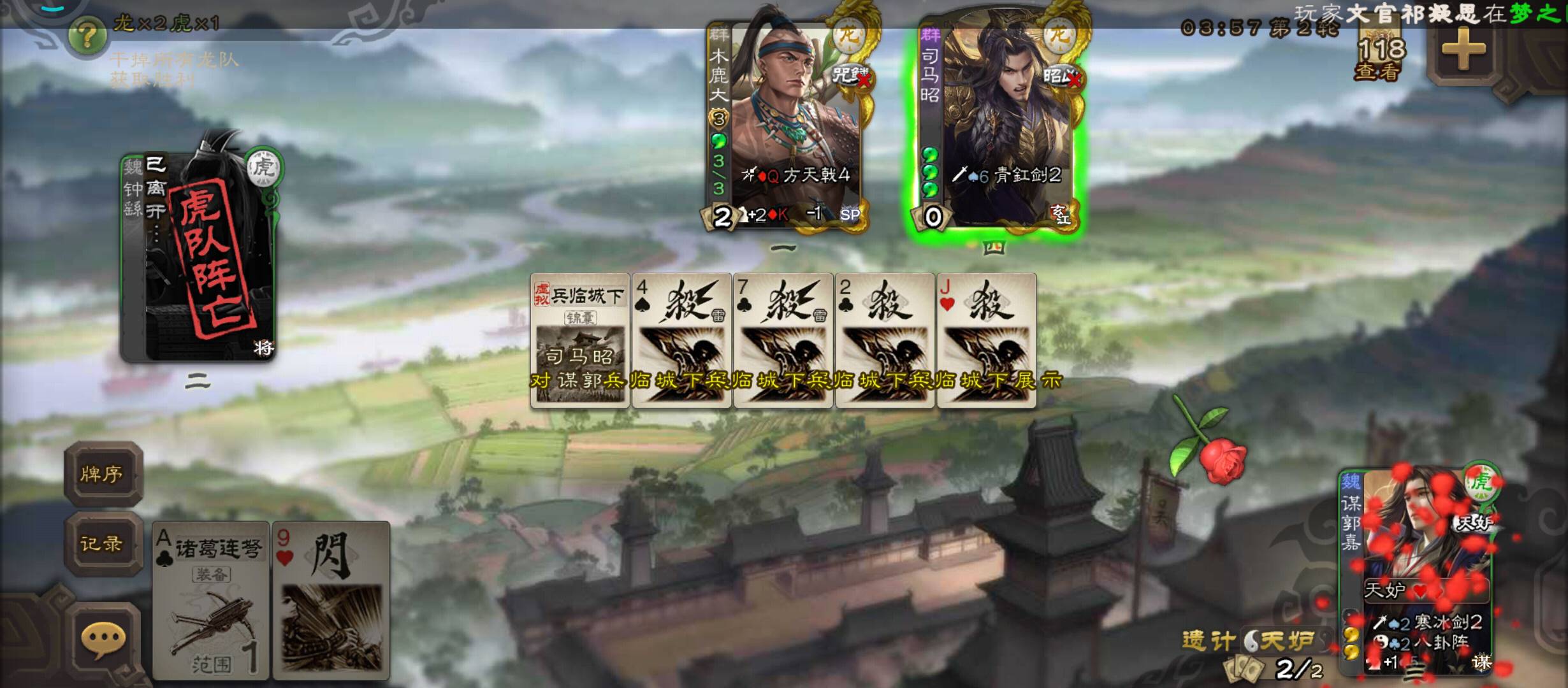Activate the 遗计 skill button
1568x688 pixels.
(x=1209, y=640)
